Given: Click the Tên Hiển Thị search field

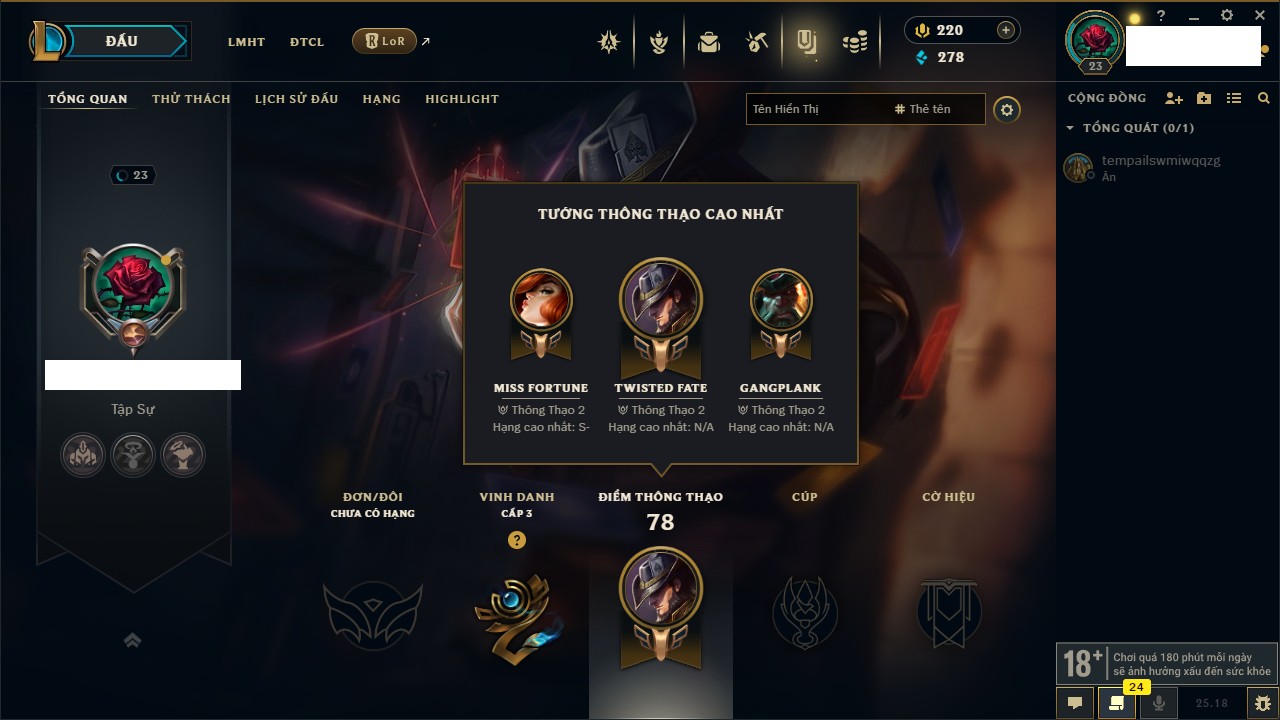Looking at the screenshot, I should 815,109.
